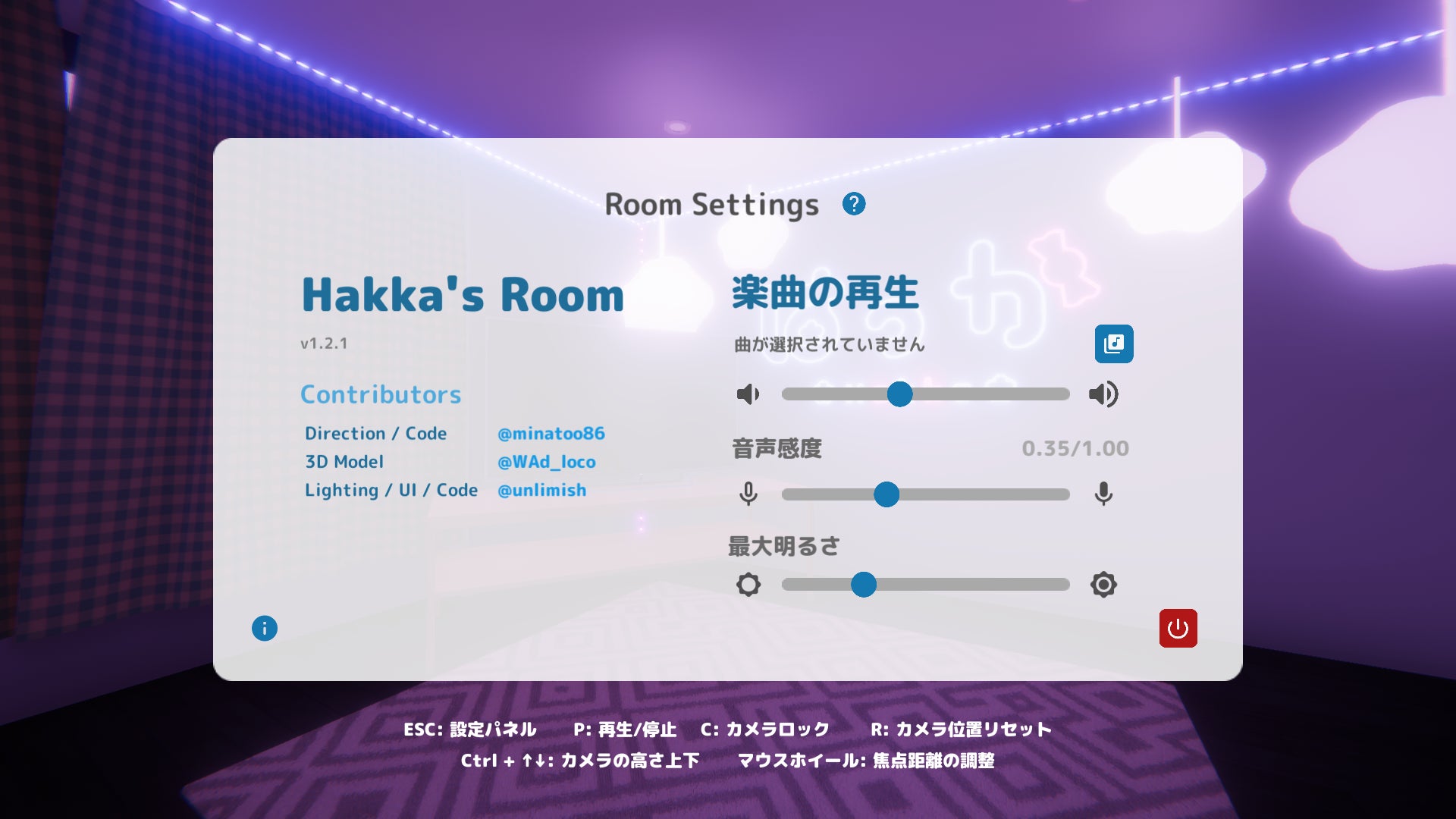
Task: Click the 音声感度 sensitivity slider handle
Action: coord(888,494)
